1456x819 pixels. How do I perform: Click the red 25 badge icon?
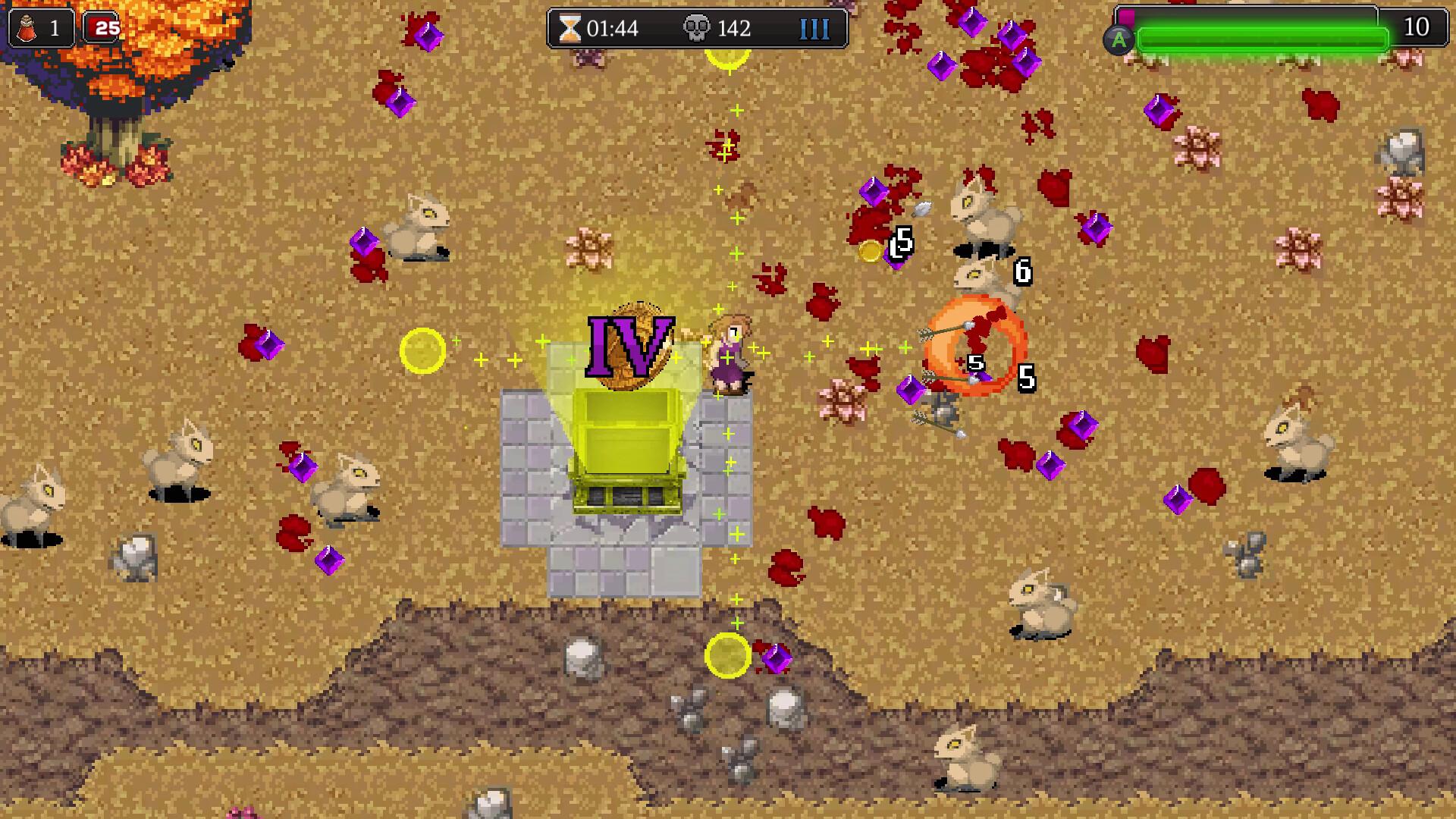pyautogui.click(x=105, y=28)
